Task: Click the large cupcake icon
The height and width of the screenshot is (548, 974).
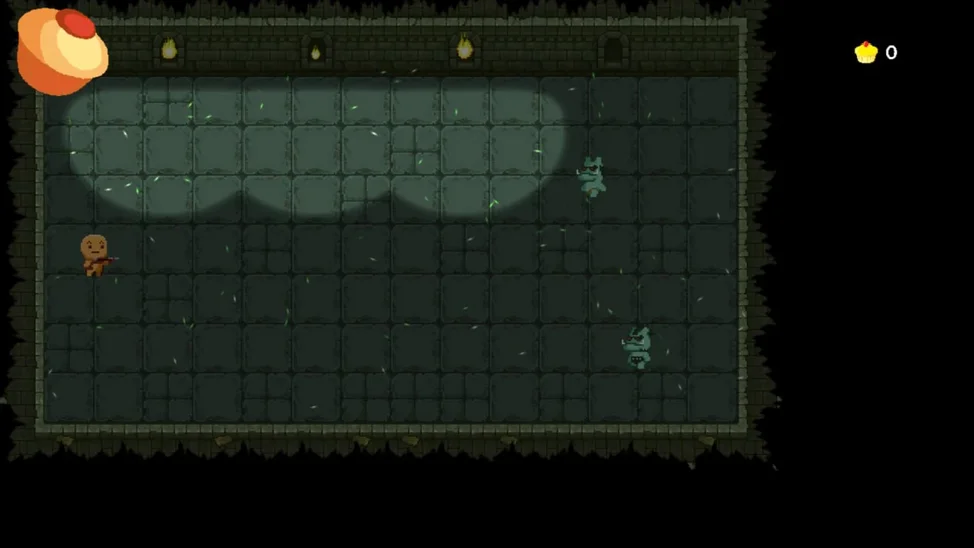Action: pos(61,50)
